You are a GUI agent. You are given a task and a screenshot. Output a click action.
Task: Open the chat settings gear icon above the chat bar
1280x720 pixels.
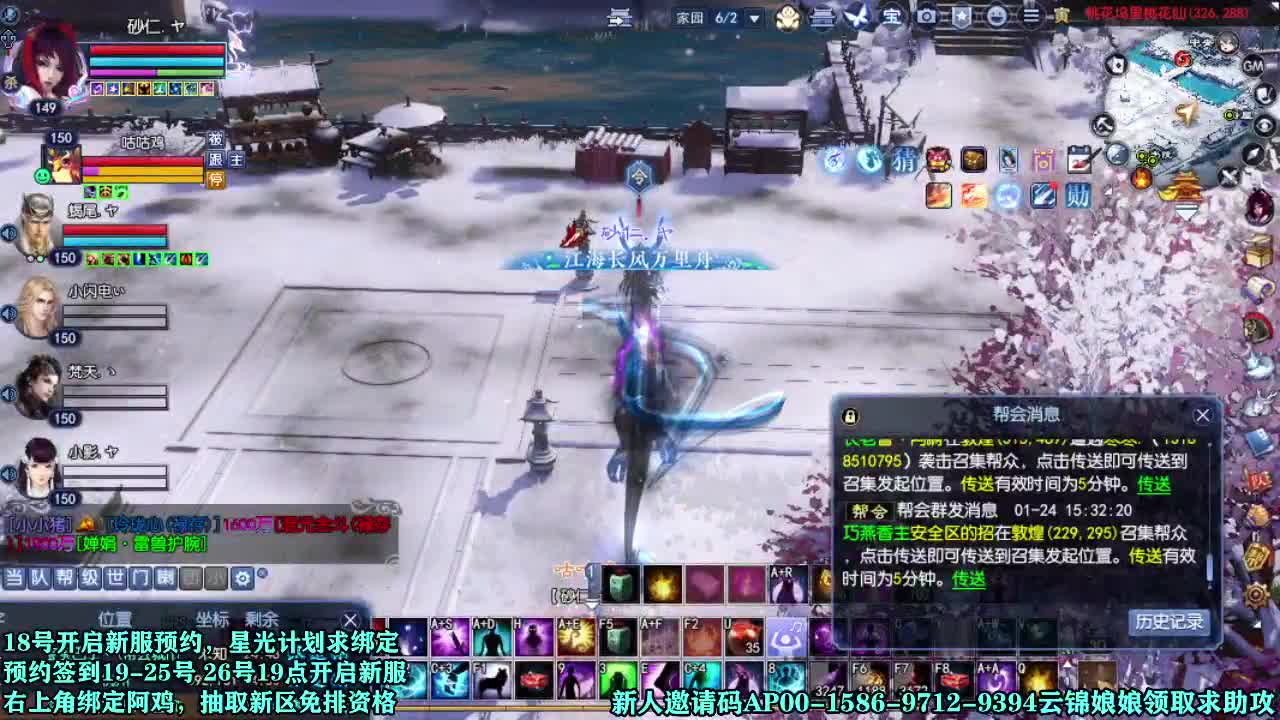coord(242,578)
